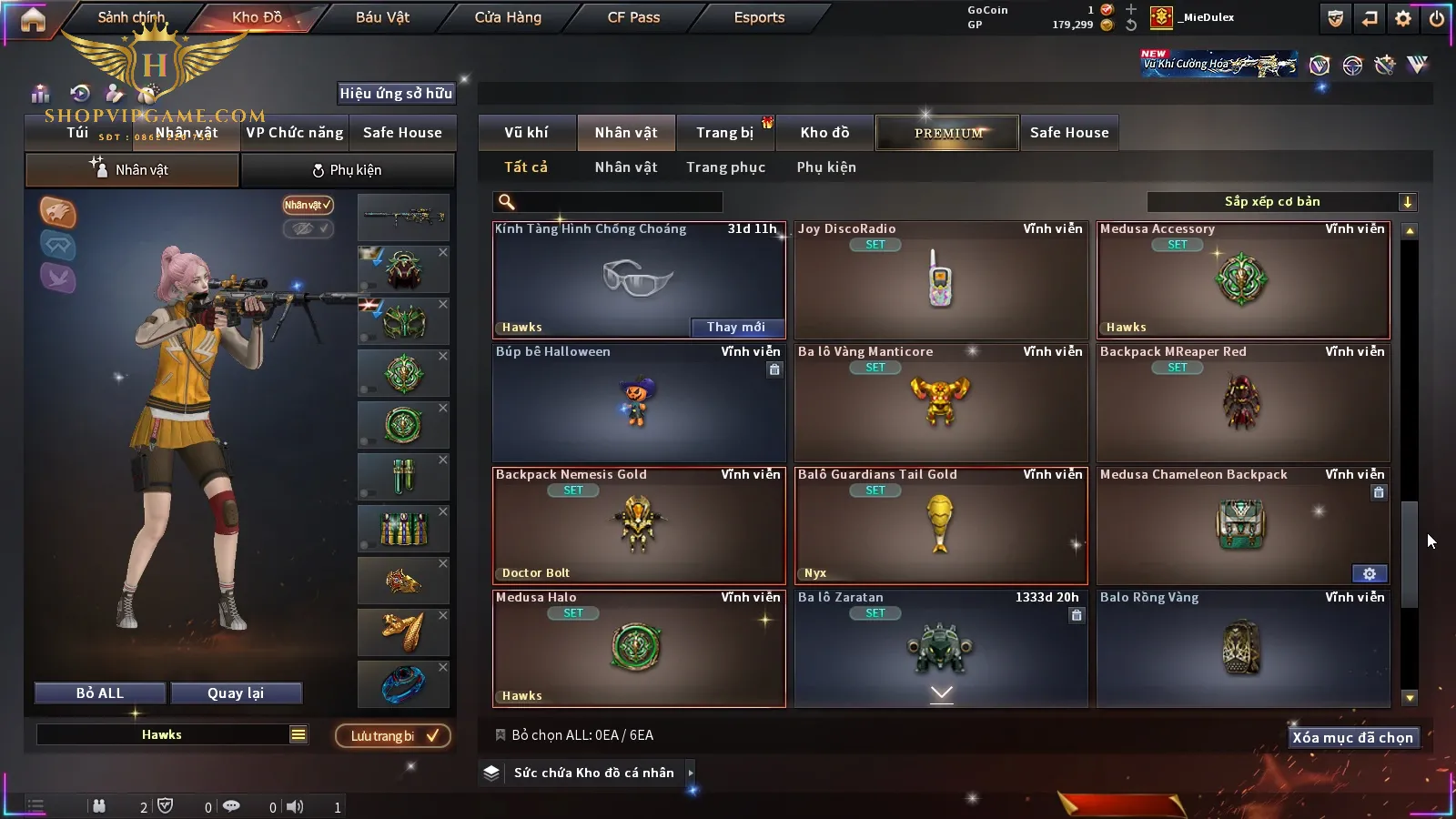The width and height of the screenshot is (1456, 819).
Task: Switch to the Vũ khí tab
Action: 526,133
